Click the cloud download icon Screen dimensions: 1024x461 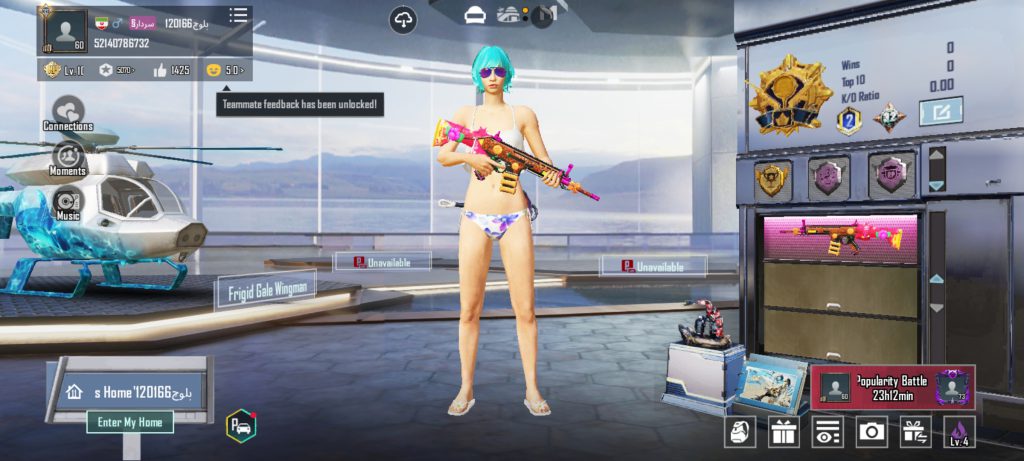coord(402,19)
